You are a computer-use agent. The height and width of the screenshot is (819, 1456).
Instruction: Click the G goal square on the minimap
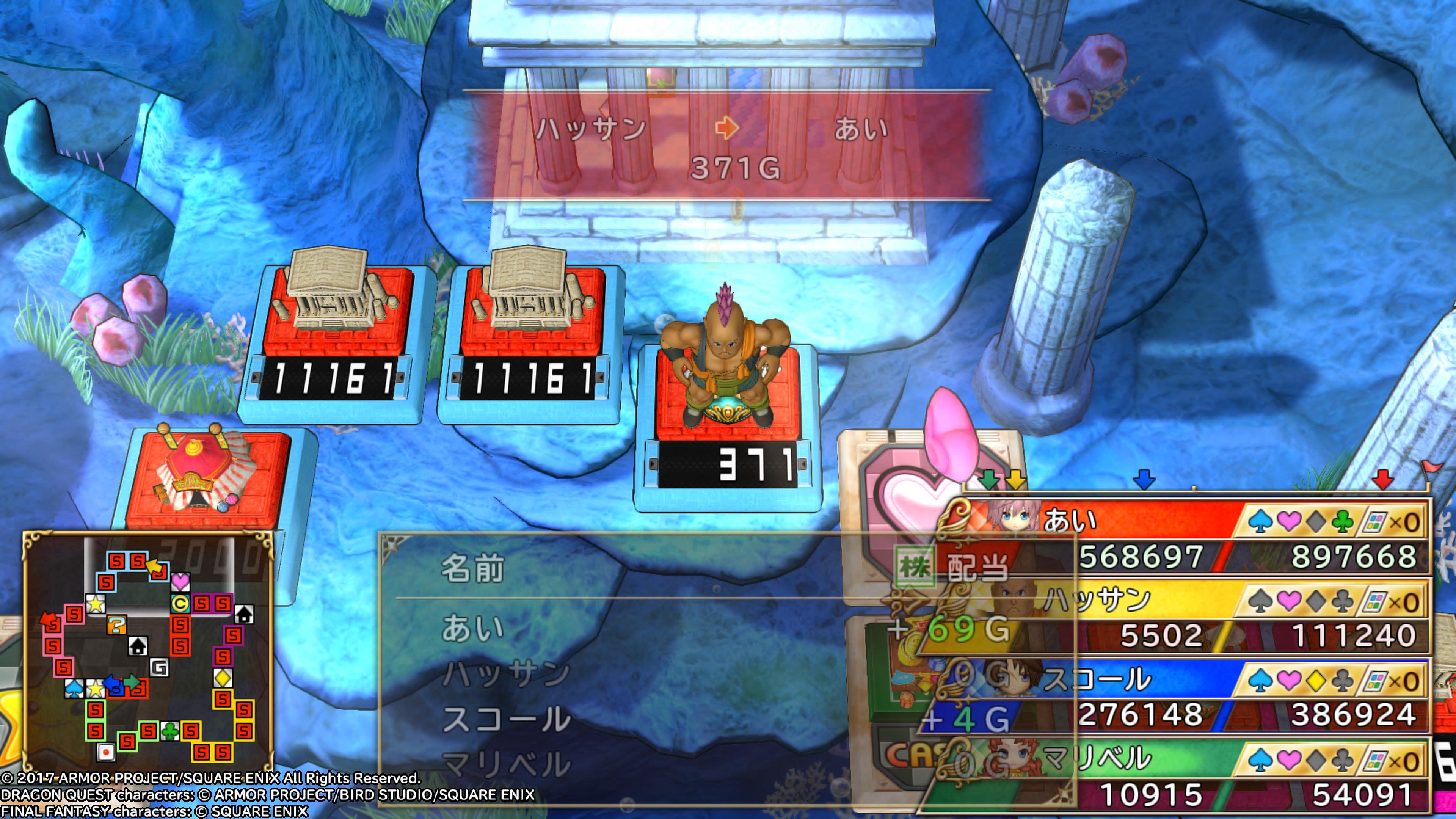160,668
